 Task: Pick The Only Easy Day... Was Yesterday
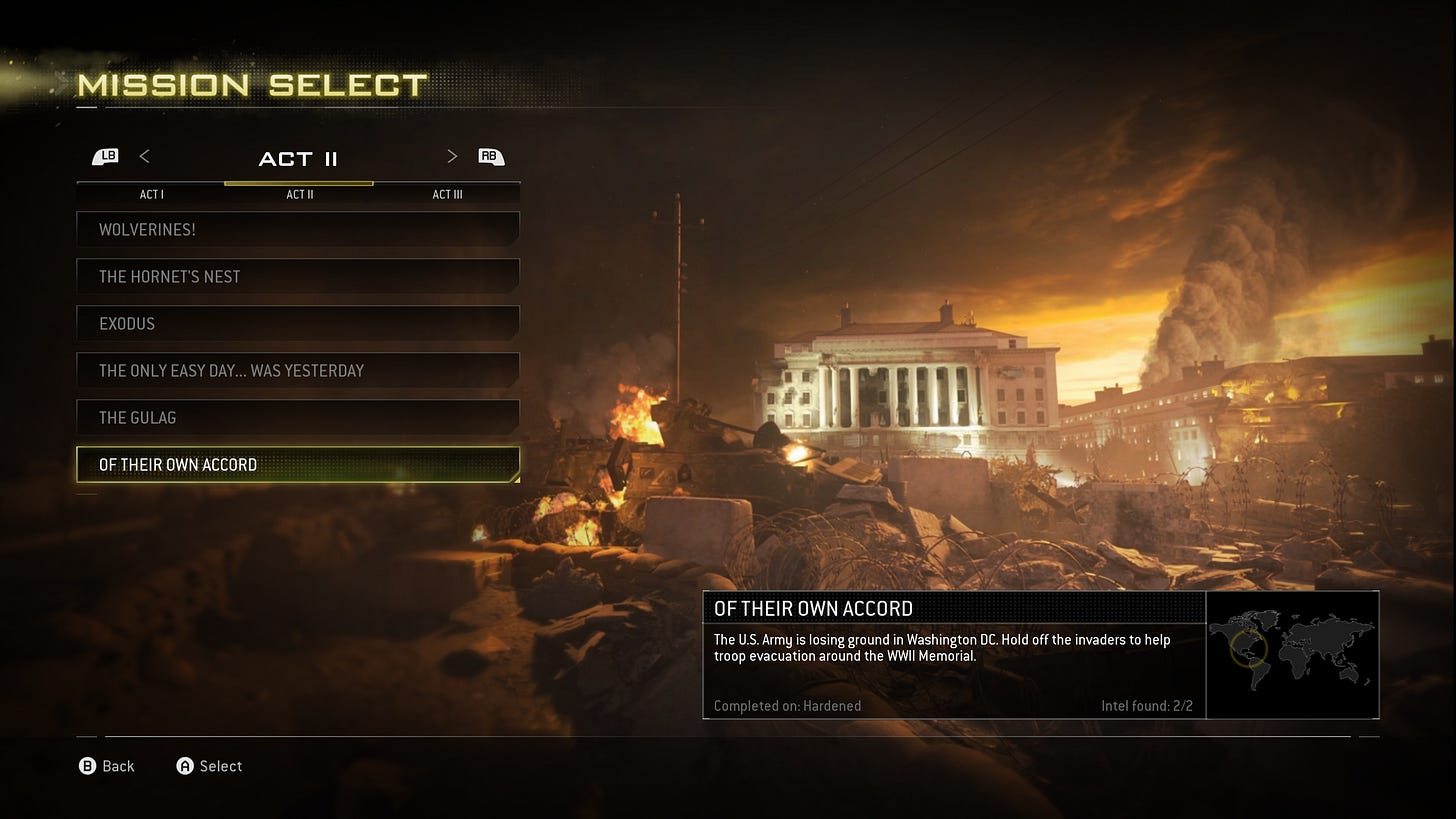coord(297,370)
